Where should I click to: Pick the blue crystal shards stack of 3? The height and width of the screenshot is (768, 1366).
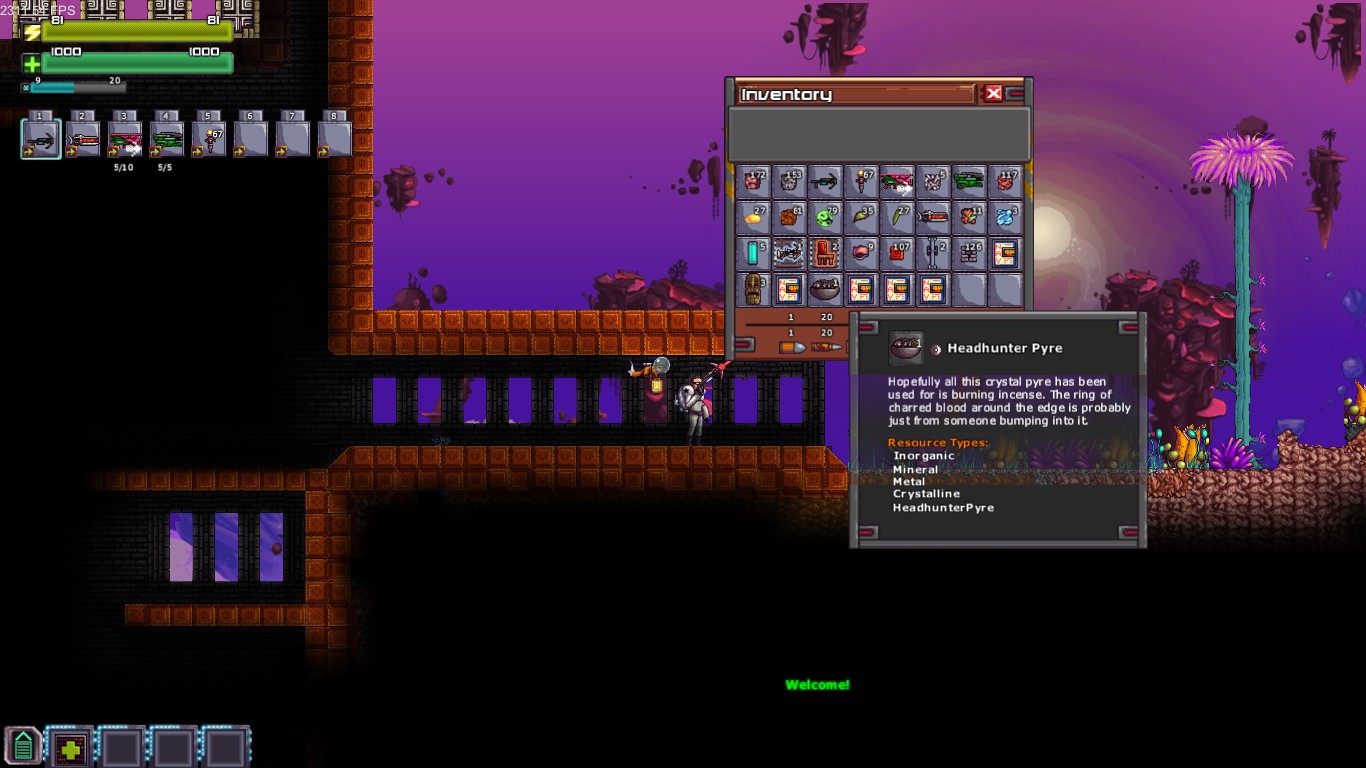click(1005, 217)
